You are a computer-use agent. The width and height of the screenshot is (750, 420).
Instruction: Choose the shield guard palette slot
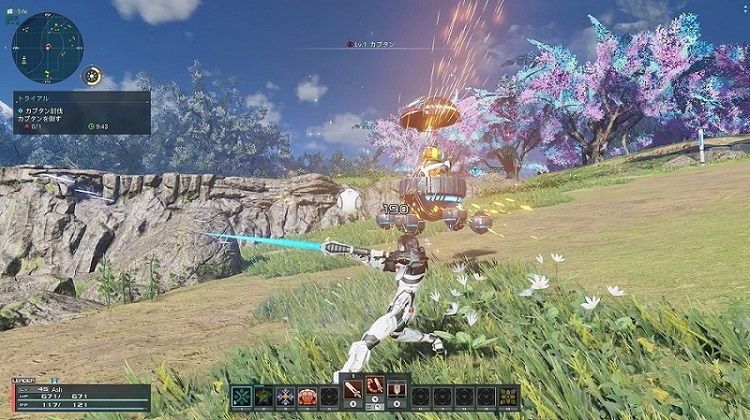(x=397, y=389)
